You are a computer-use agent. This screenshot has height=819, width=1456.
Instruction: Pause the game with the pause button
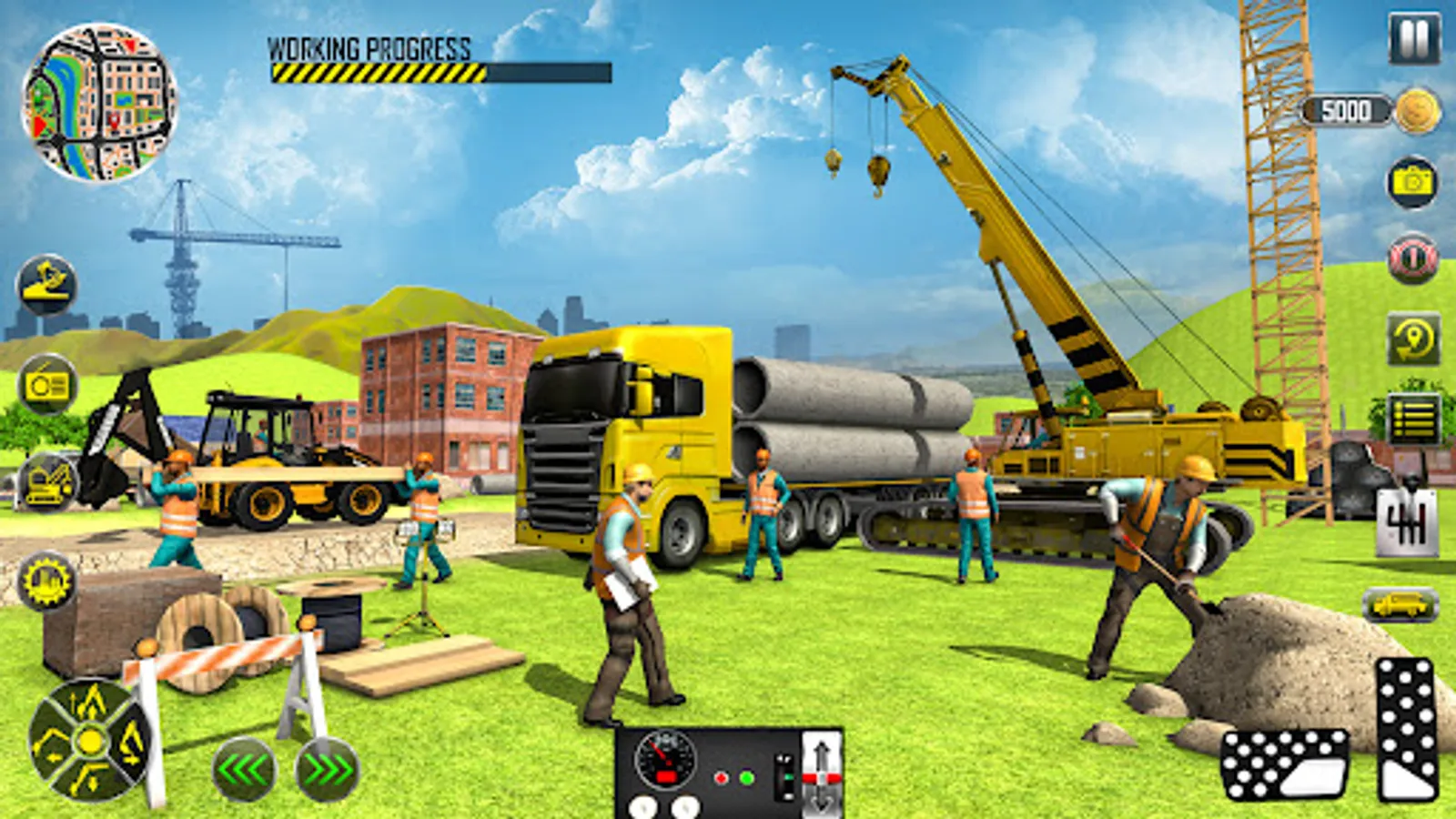1413,38
